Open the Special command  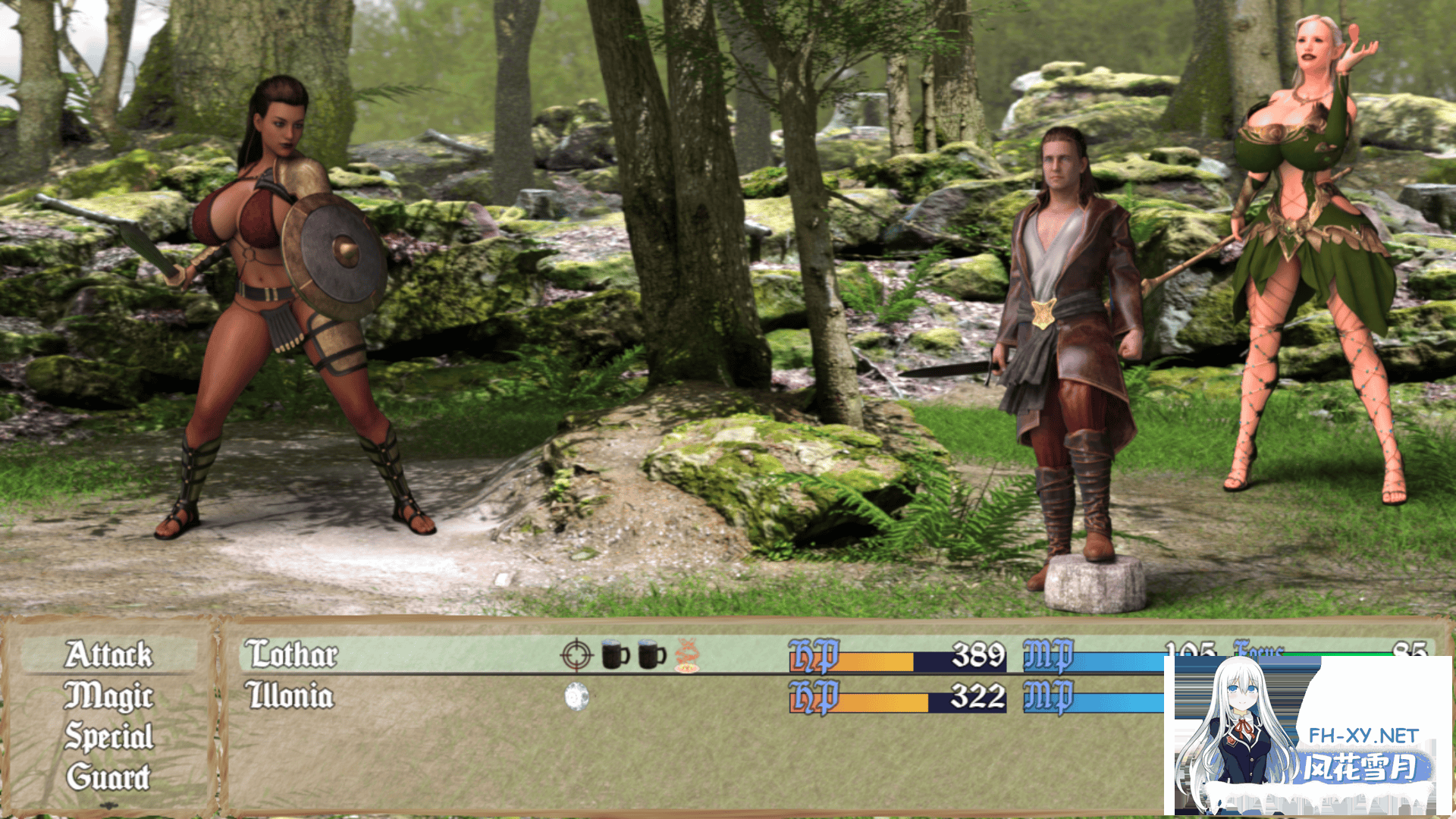coord(108,737)
